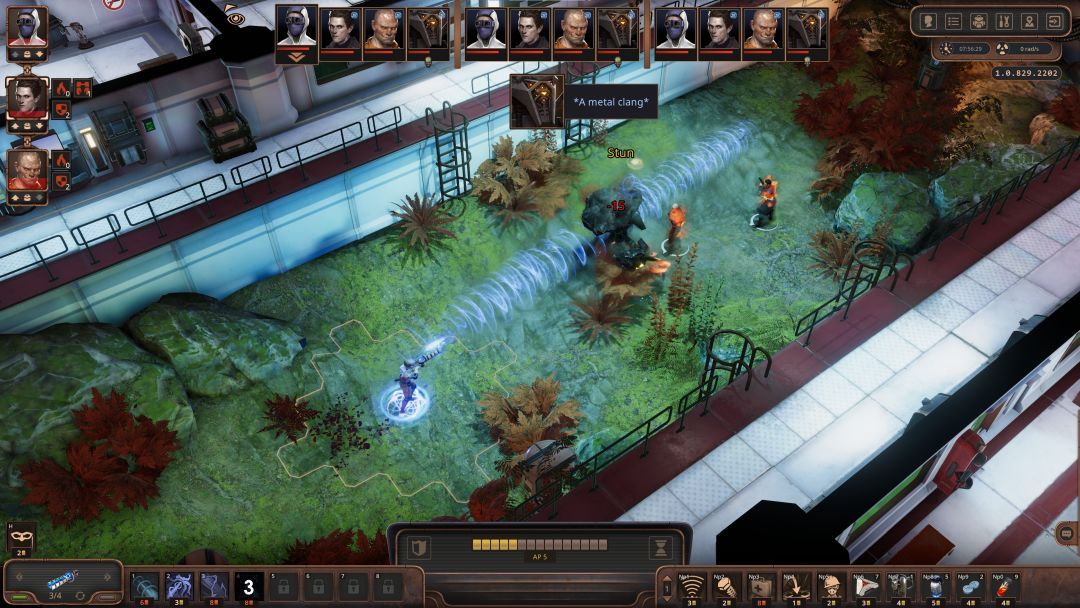Screen dimensions: 1080x608
Task: Open the map marker icon
Action: [1030, 21]
